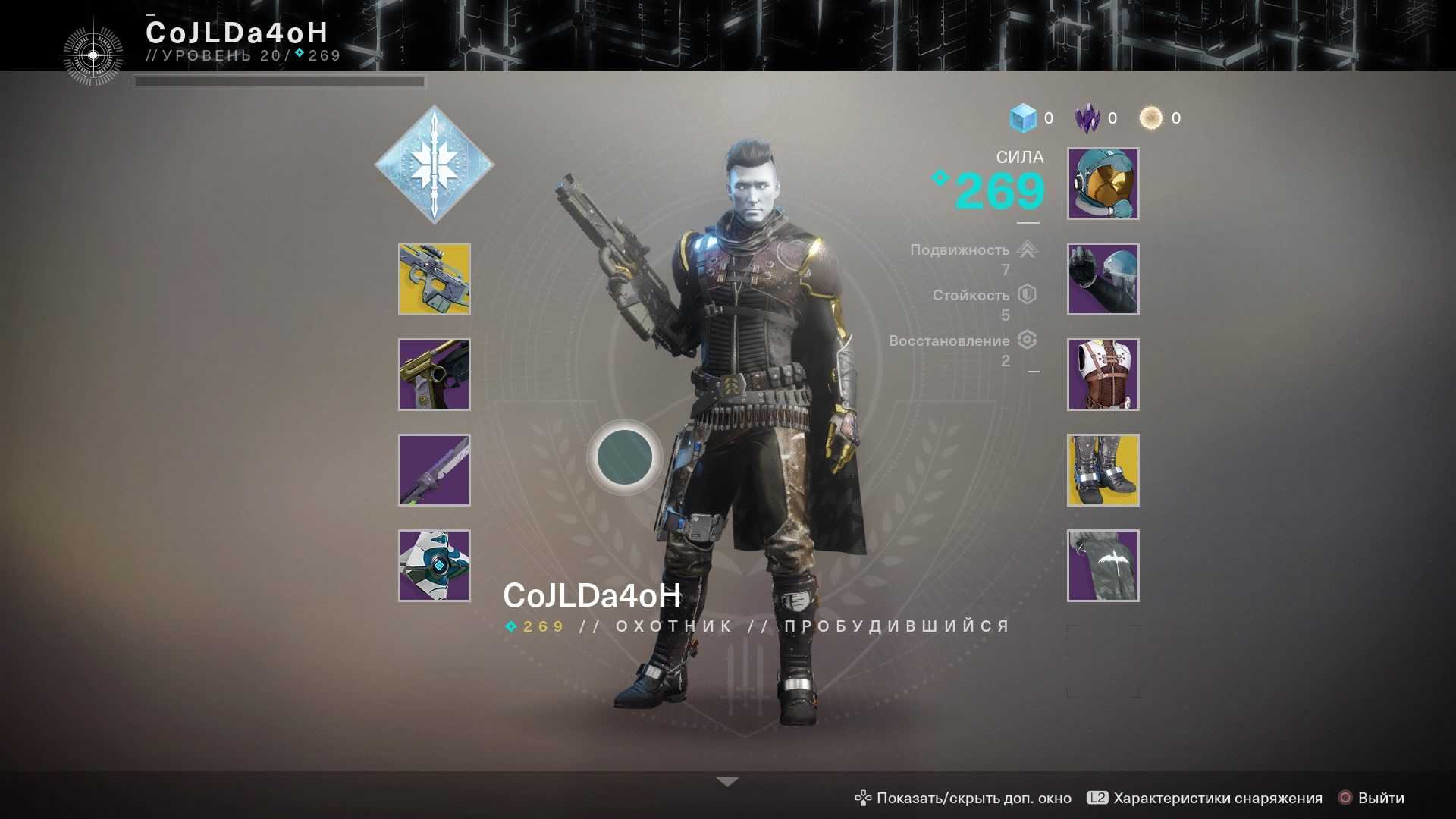
Task: Select the sword power weapon slot
Action: pos(435,470)
